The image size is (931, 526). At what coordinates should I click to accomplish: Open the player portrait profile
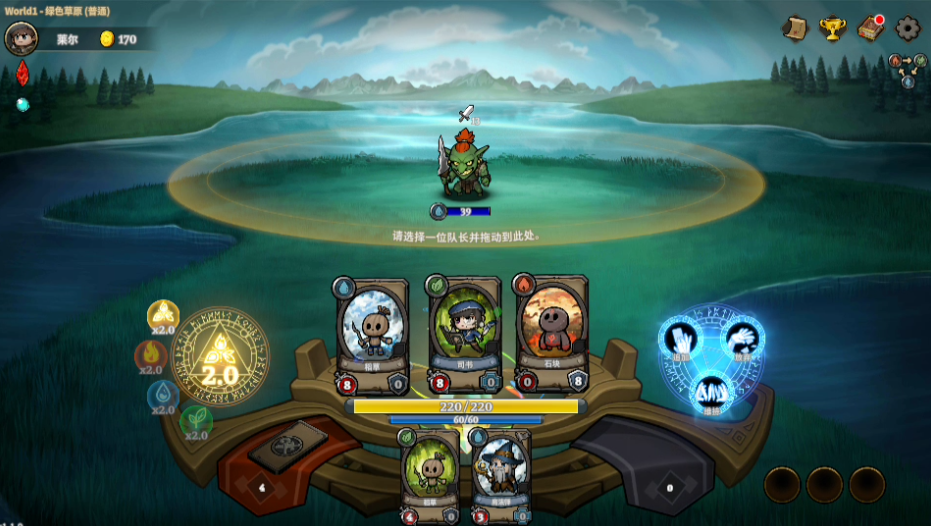tap(20, 38)
